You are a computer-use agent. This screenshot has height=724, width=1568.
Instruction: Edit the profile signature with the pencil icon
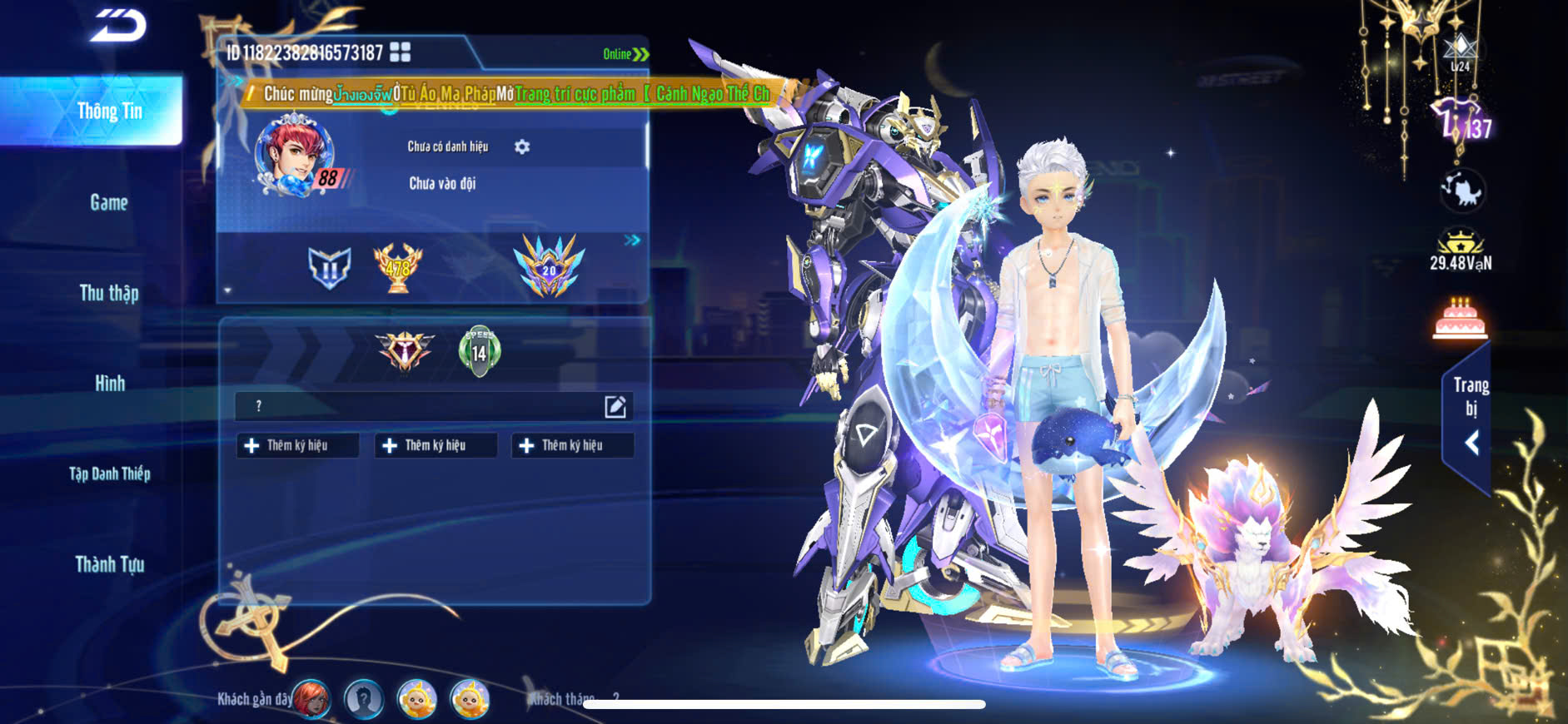(615, 406)
